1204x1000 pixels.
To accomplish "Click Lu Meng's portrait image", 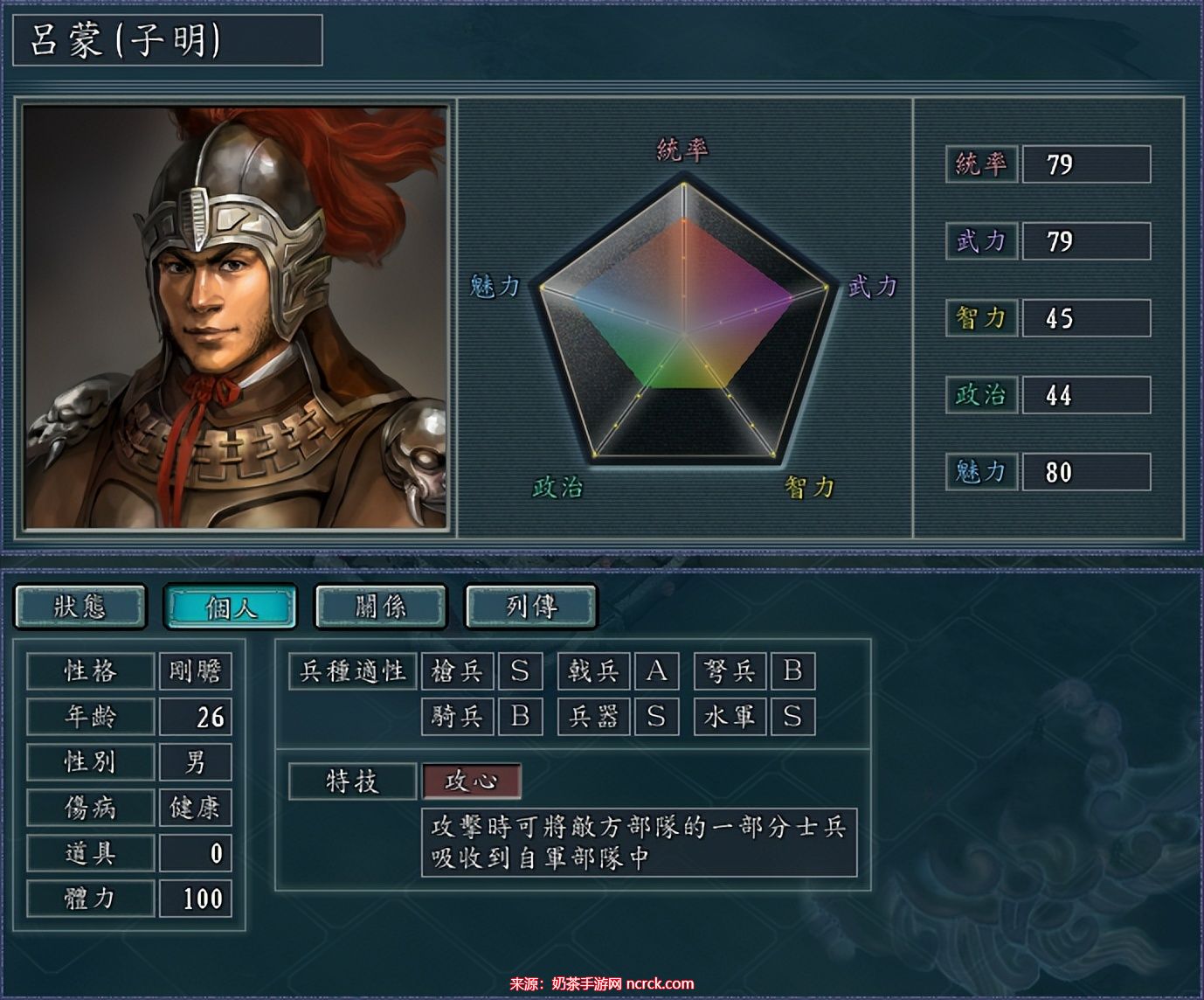I will click(x=236, y=315).
